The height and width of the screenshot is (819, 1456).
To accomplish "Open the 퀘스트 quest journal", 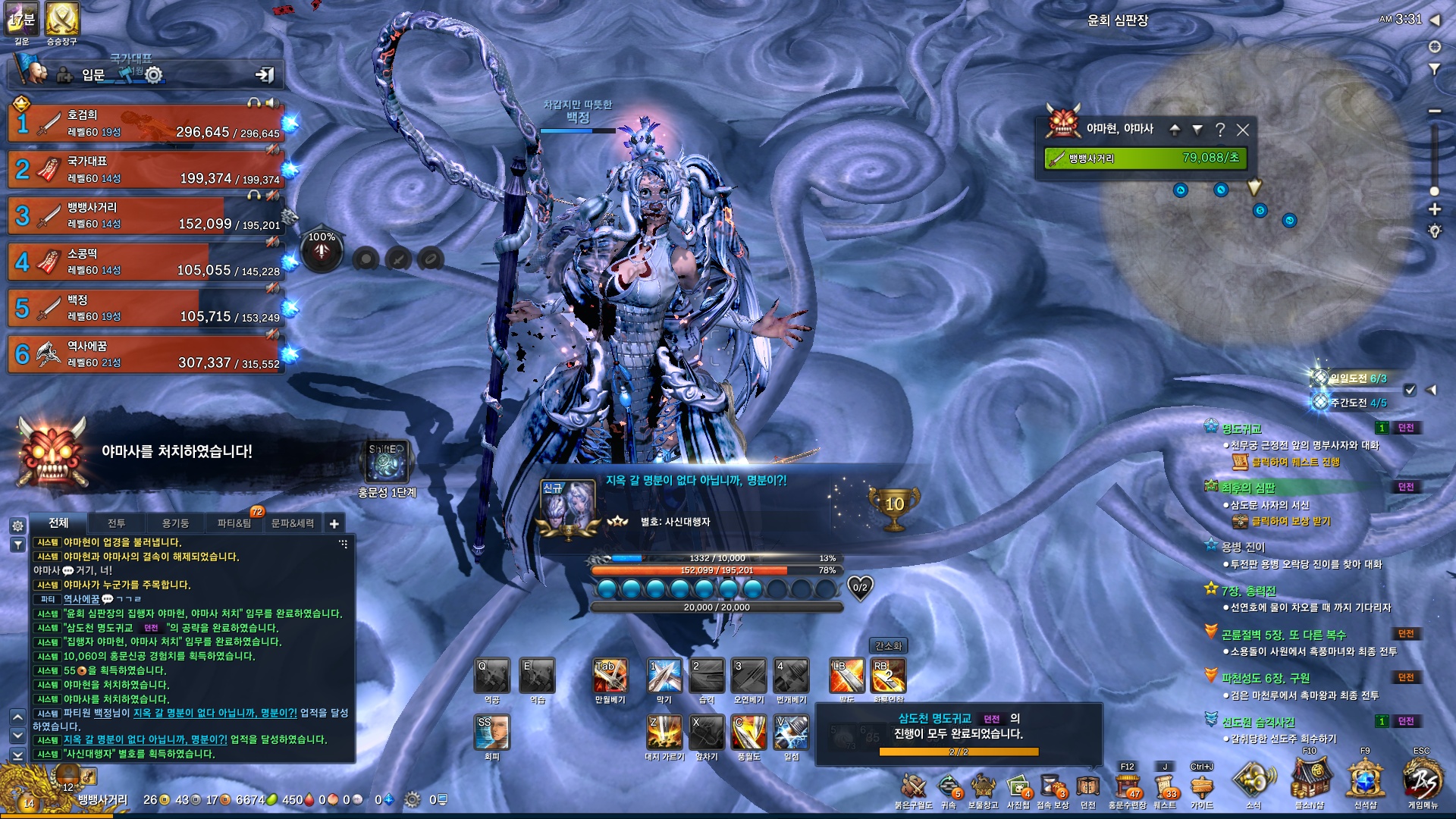I will (x=1164, y=787).
